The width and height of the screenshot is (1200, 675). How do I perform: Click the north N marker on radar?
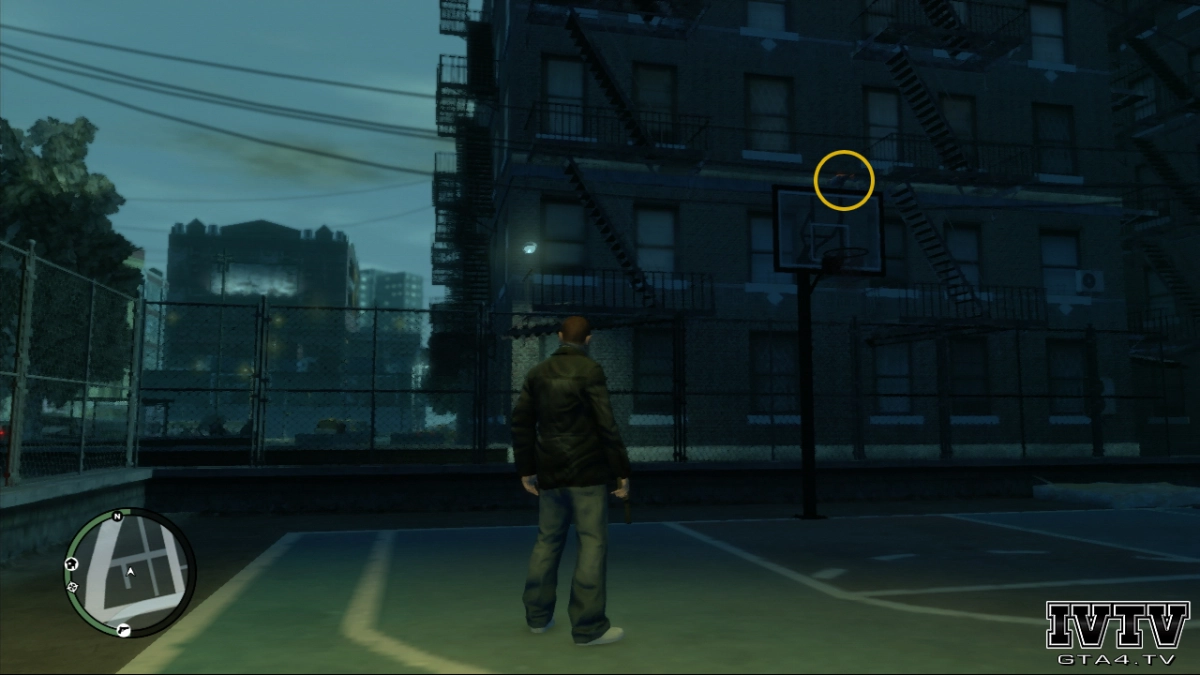117,517
